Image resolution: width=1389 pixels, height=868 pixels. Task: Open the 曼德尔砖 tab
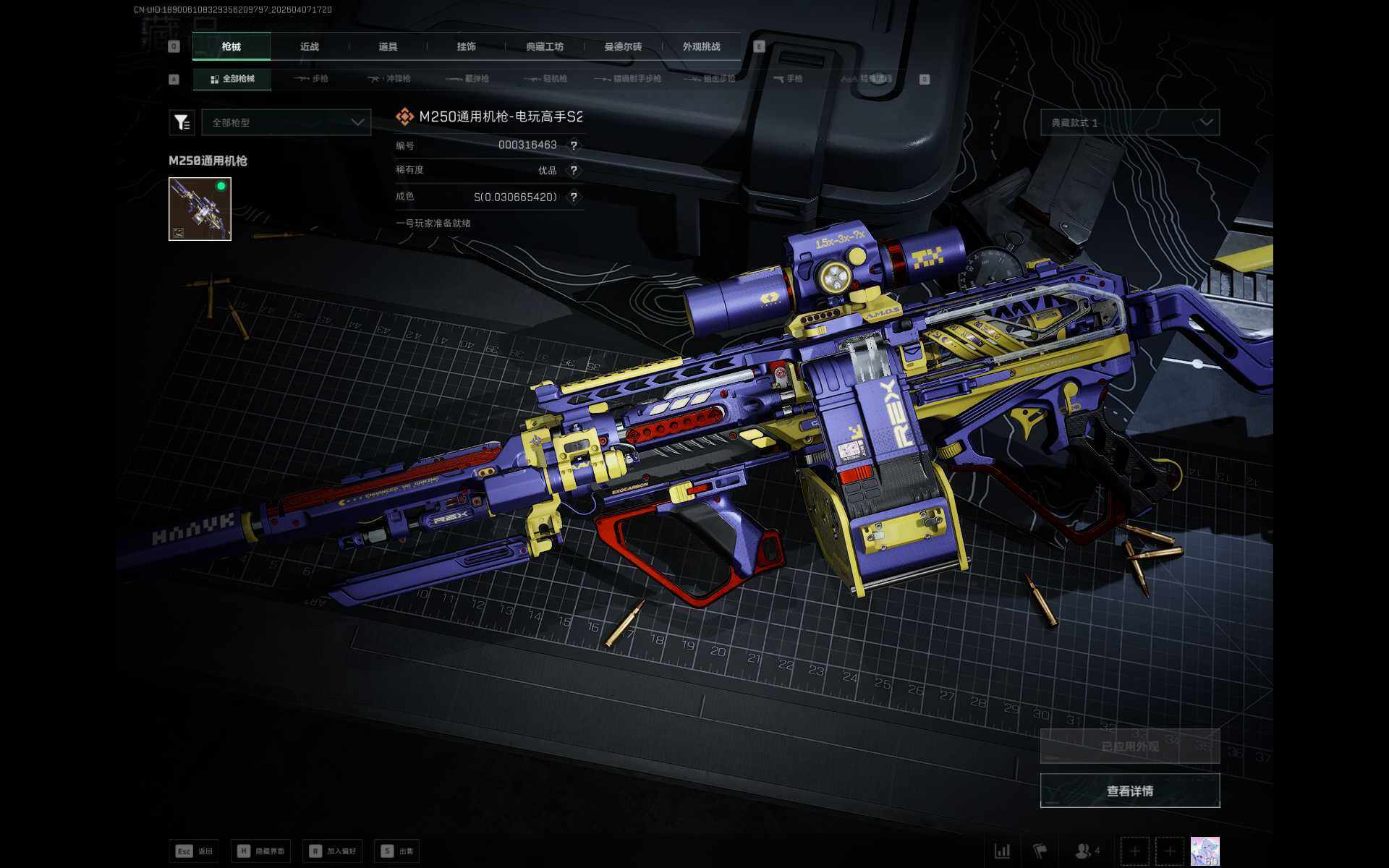click(x=623, y=46)
